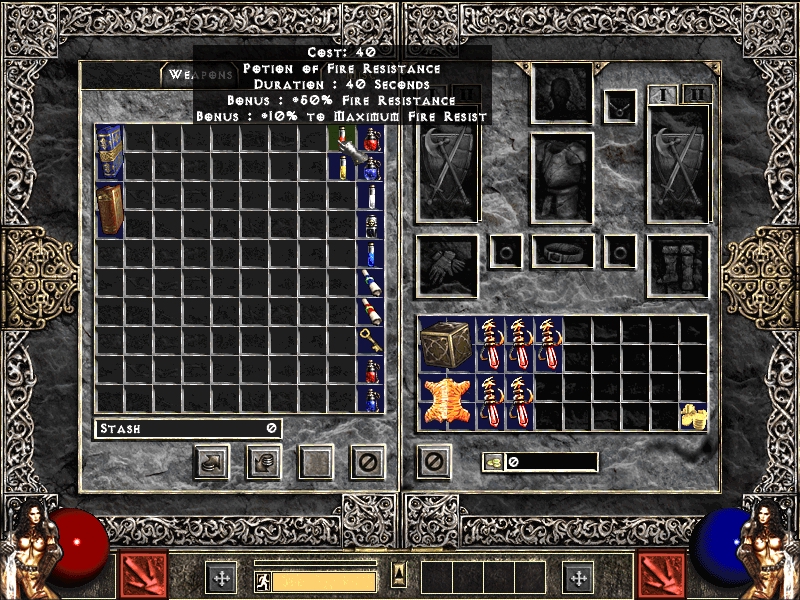Image resolution: width=800 pixels, height=600 pixels.
Task: Select the brown tome in the vendor grid
Action: pyautogui.click(x=110, y=210)
